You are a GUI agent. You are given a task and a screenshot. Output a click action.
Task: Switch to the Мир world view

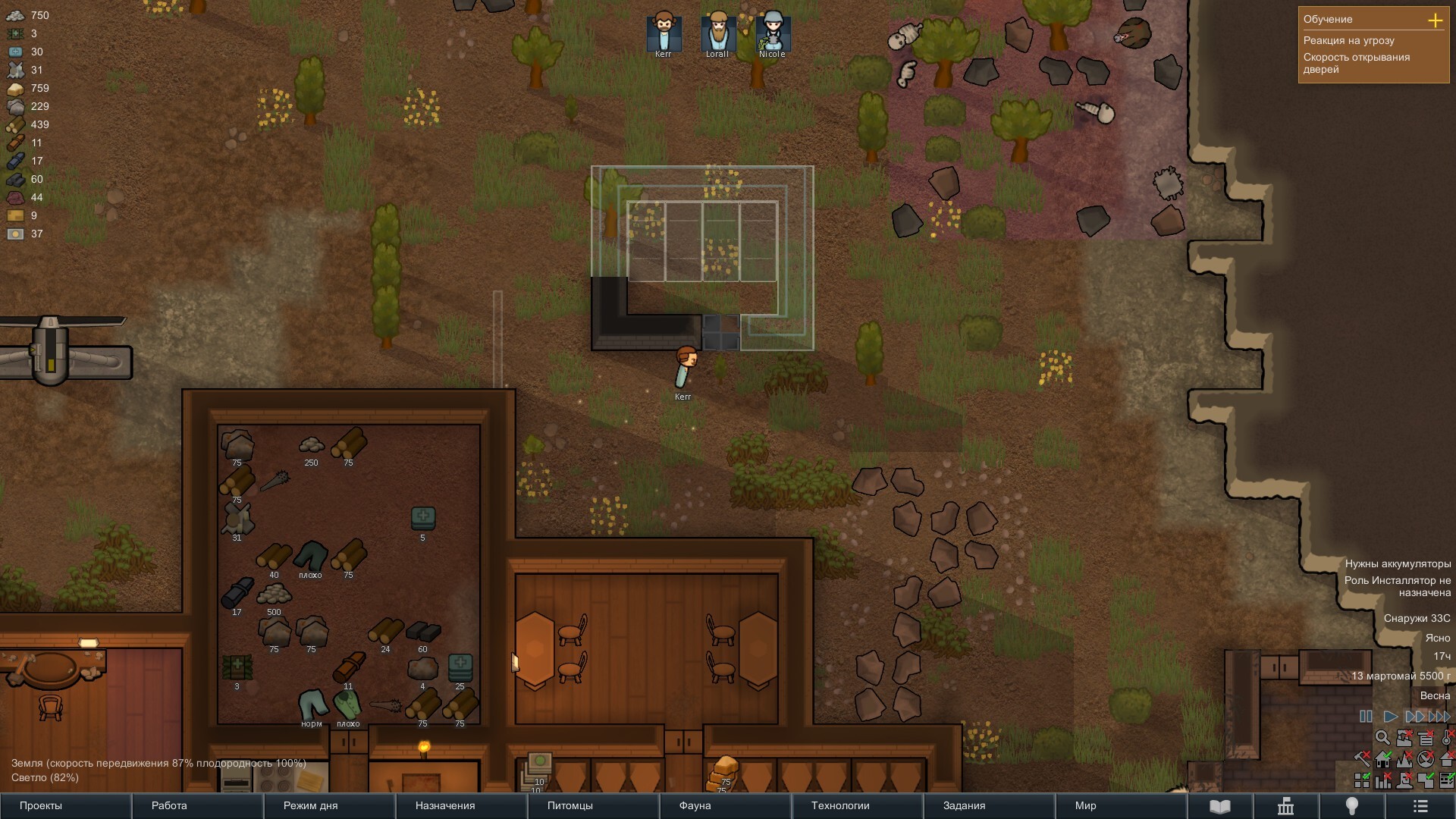[1121, 805]
